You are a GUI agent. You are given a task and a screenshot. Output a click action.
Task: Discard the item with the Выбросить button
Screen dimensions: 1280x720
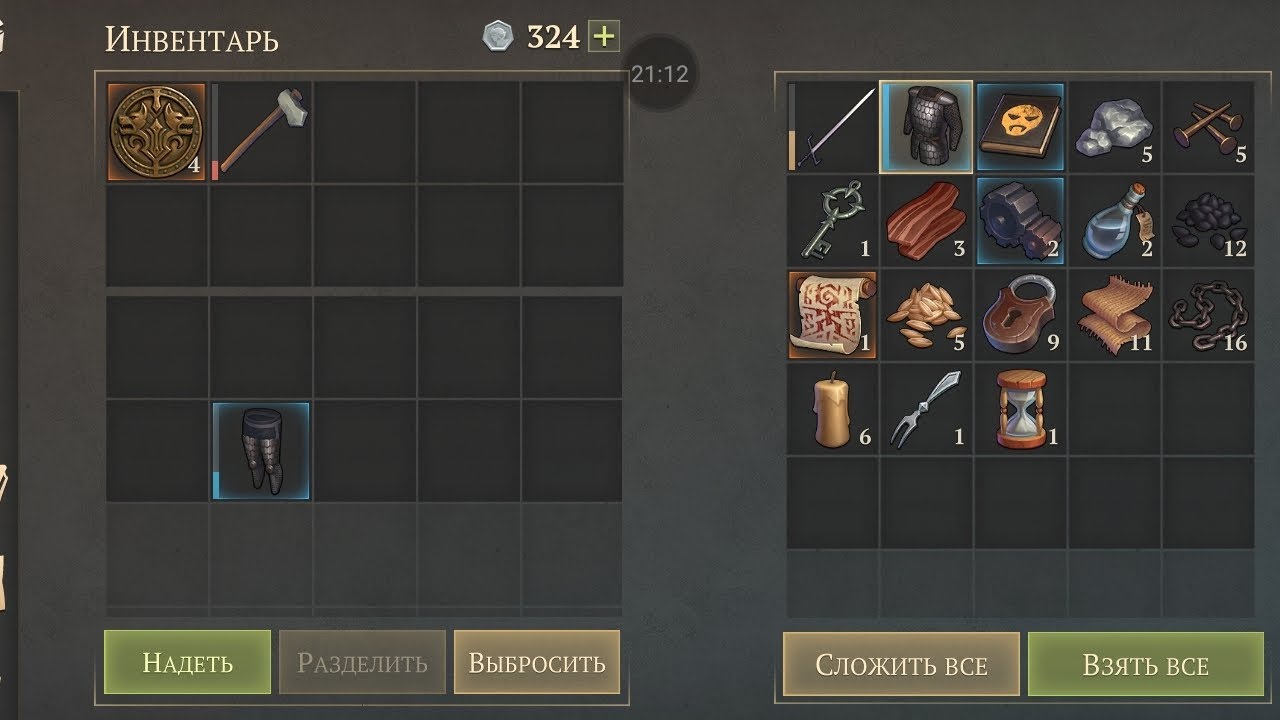tap(537, 662)
